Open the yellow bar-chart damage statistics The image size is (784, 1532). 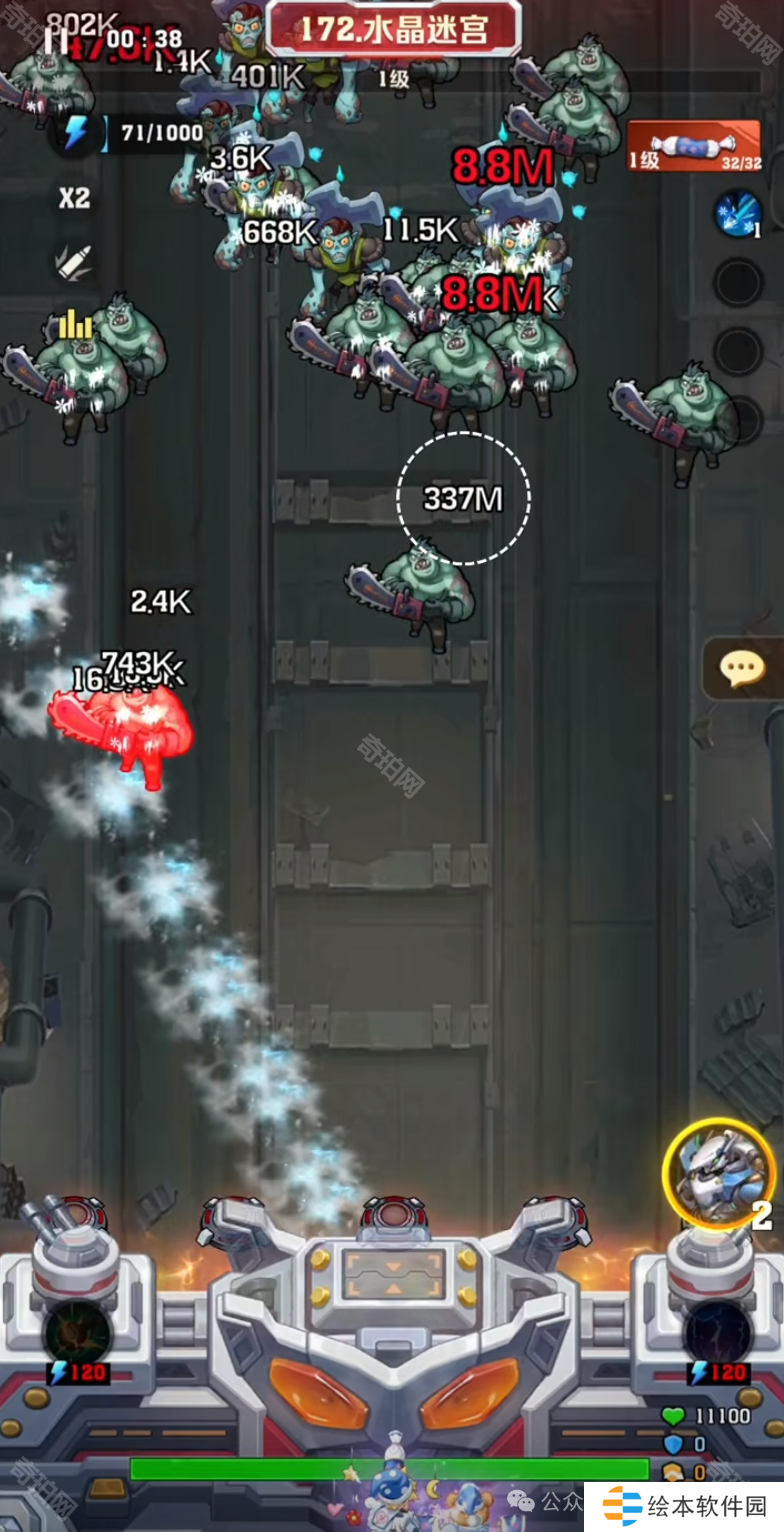(74, 324)
